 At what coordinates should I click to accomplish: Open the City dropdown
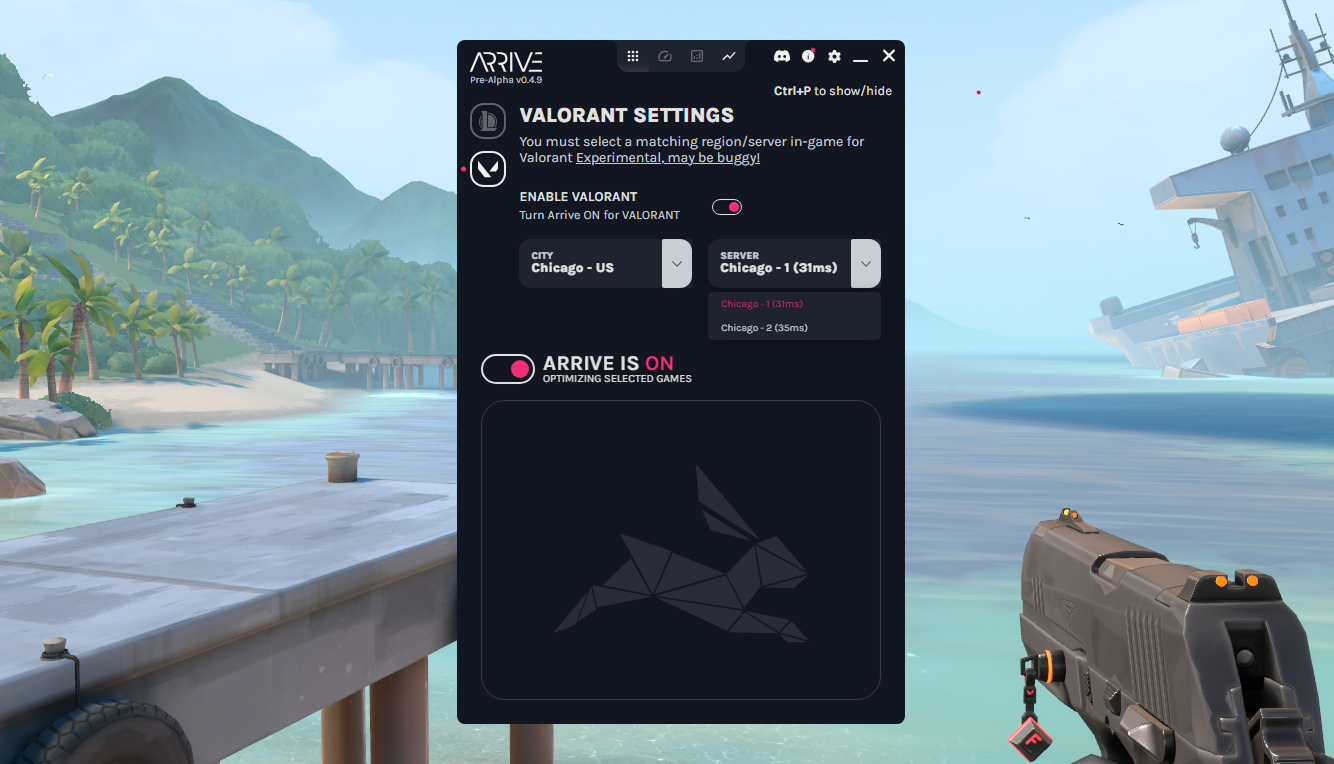pyautogui.click(x=591, y=263)
